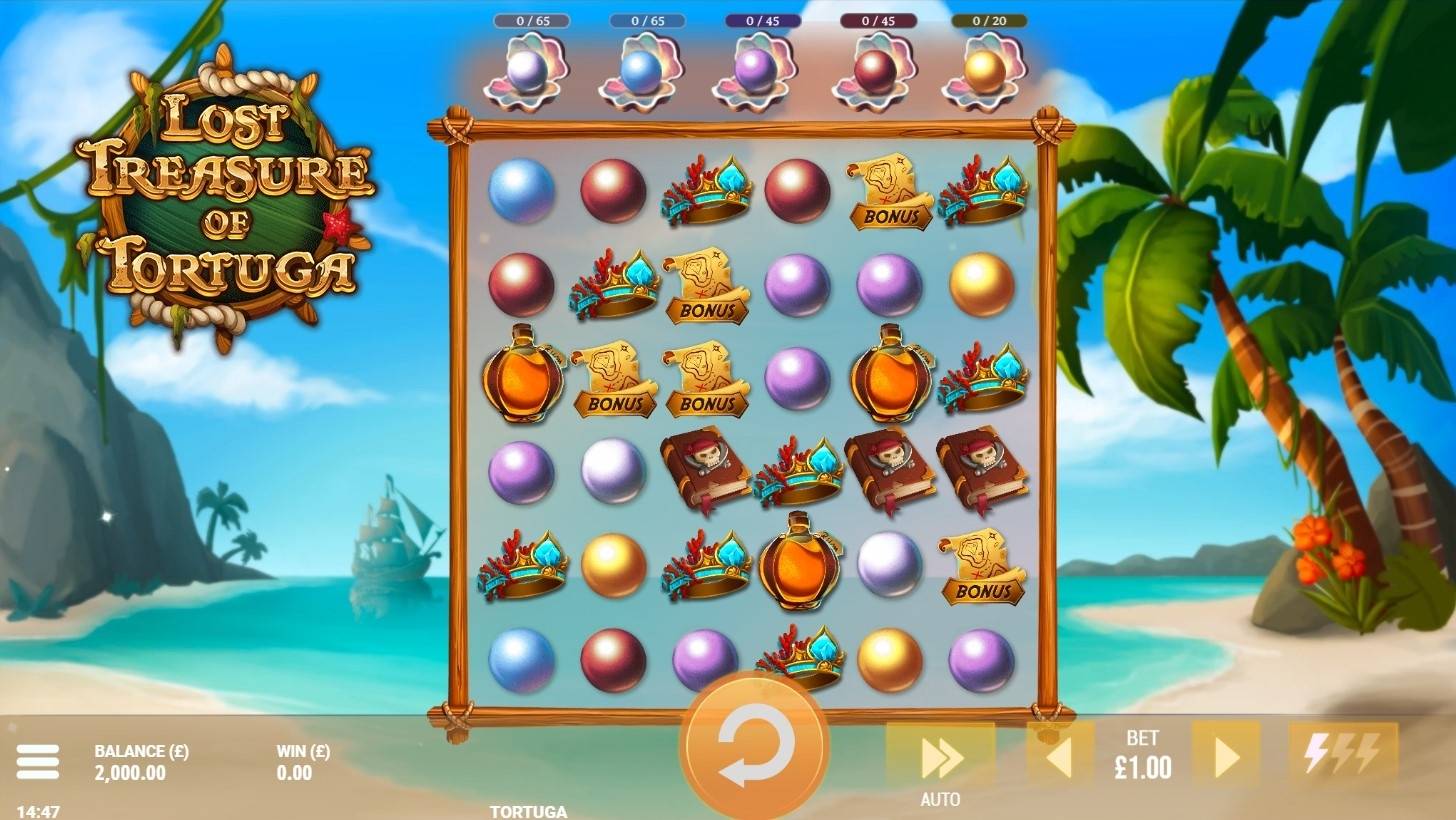Image resolution: width=1456 pixels, height=820 pixels.
Task: Click the gold pearl oyster collector
Action: 985,72
